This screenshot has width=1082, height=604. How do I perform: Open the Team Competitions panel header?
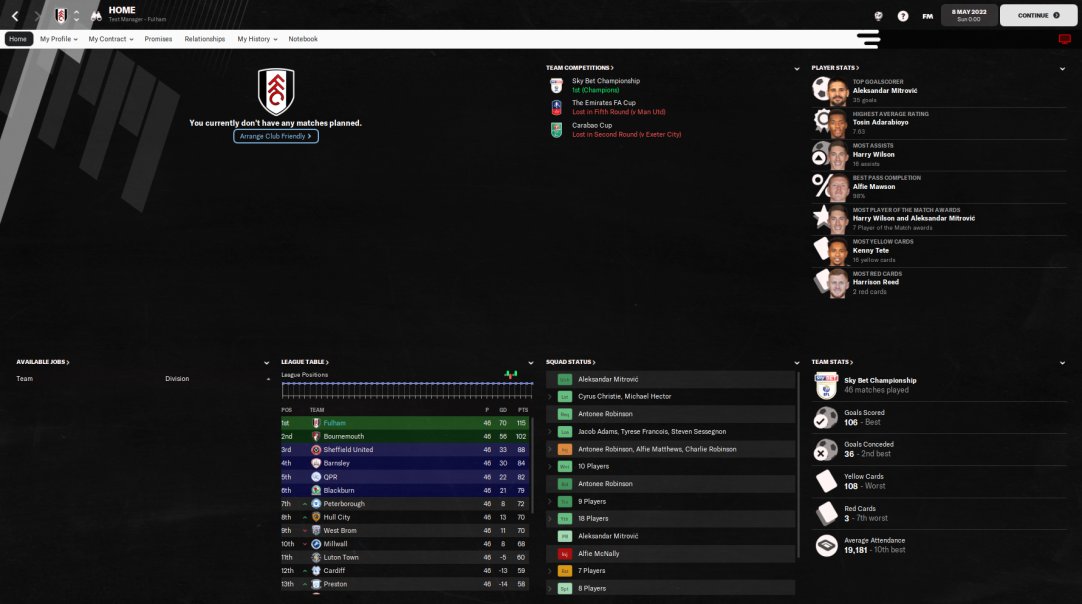point(580,68)
